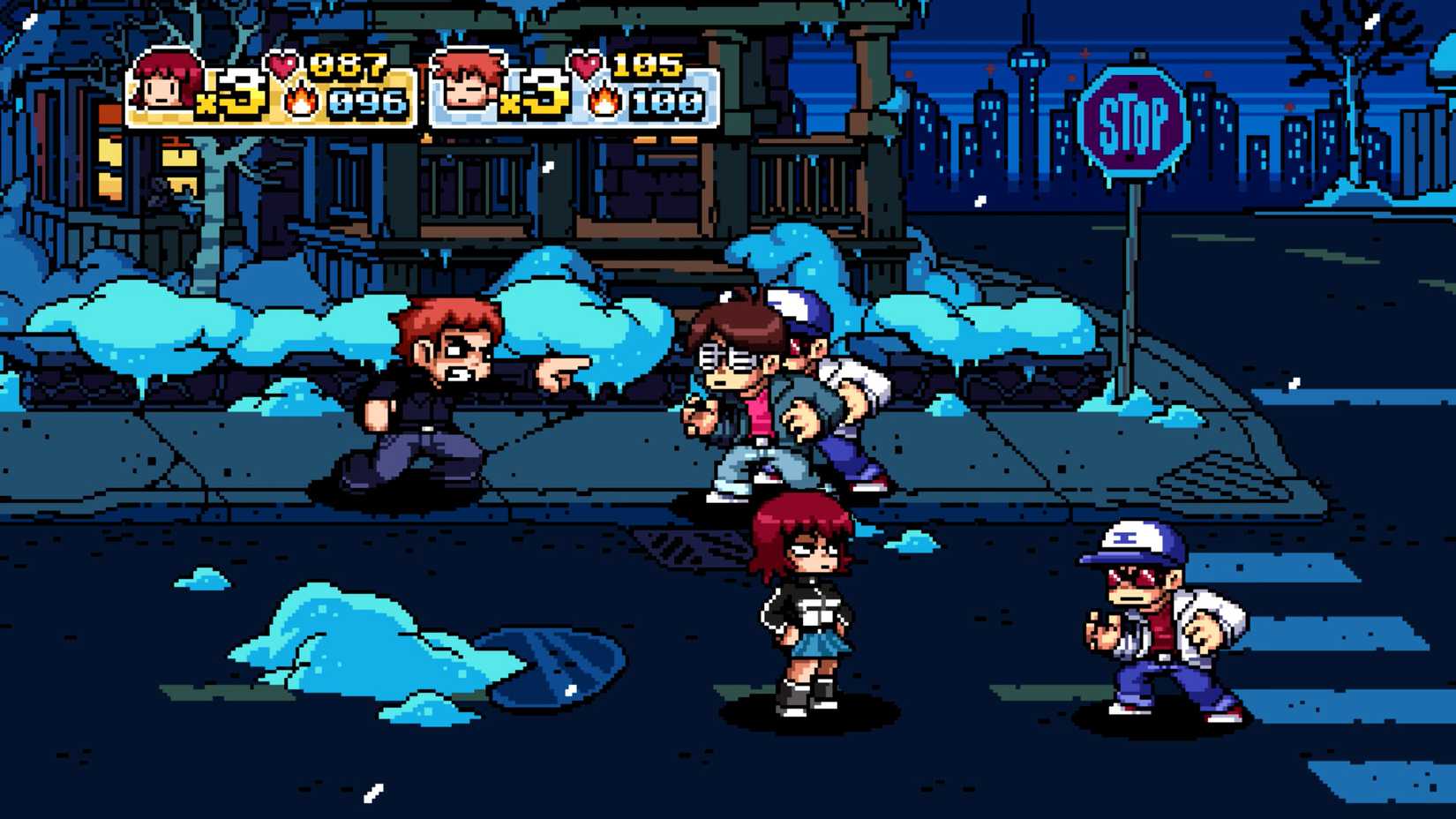
Task: Click the heart icon next to 087
Action: (x=284, y=62)
